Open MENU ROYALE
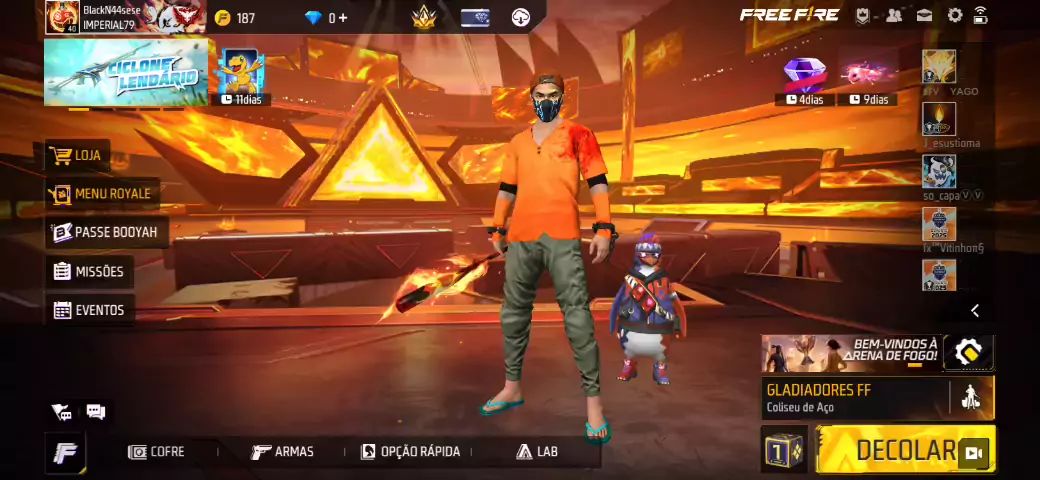 100,193
